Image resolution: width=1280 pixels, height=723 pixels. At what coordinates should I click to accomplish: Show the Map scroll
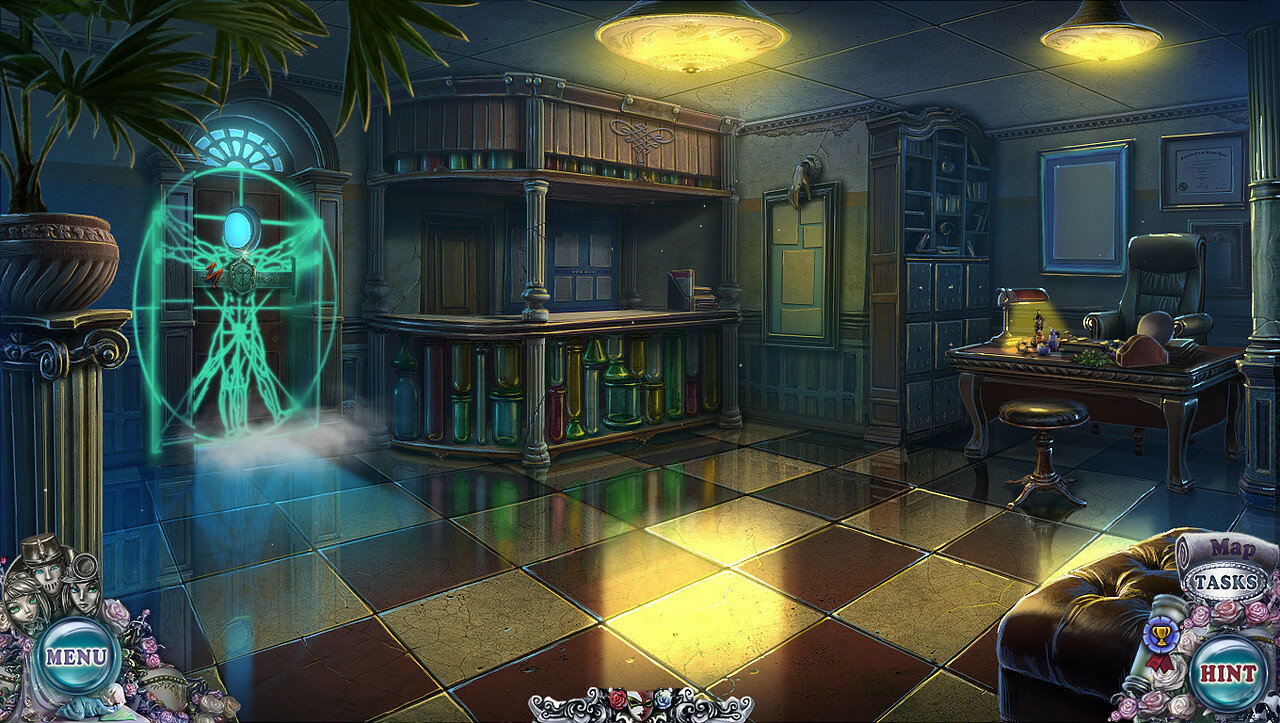1232,548
